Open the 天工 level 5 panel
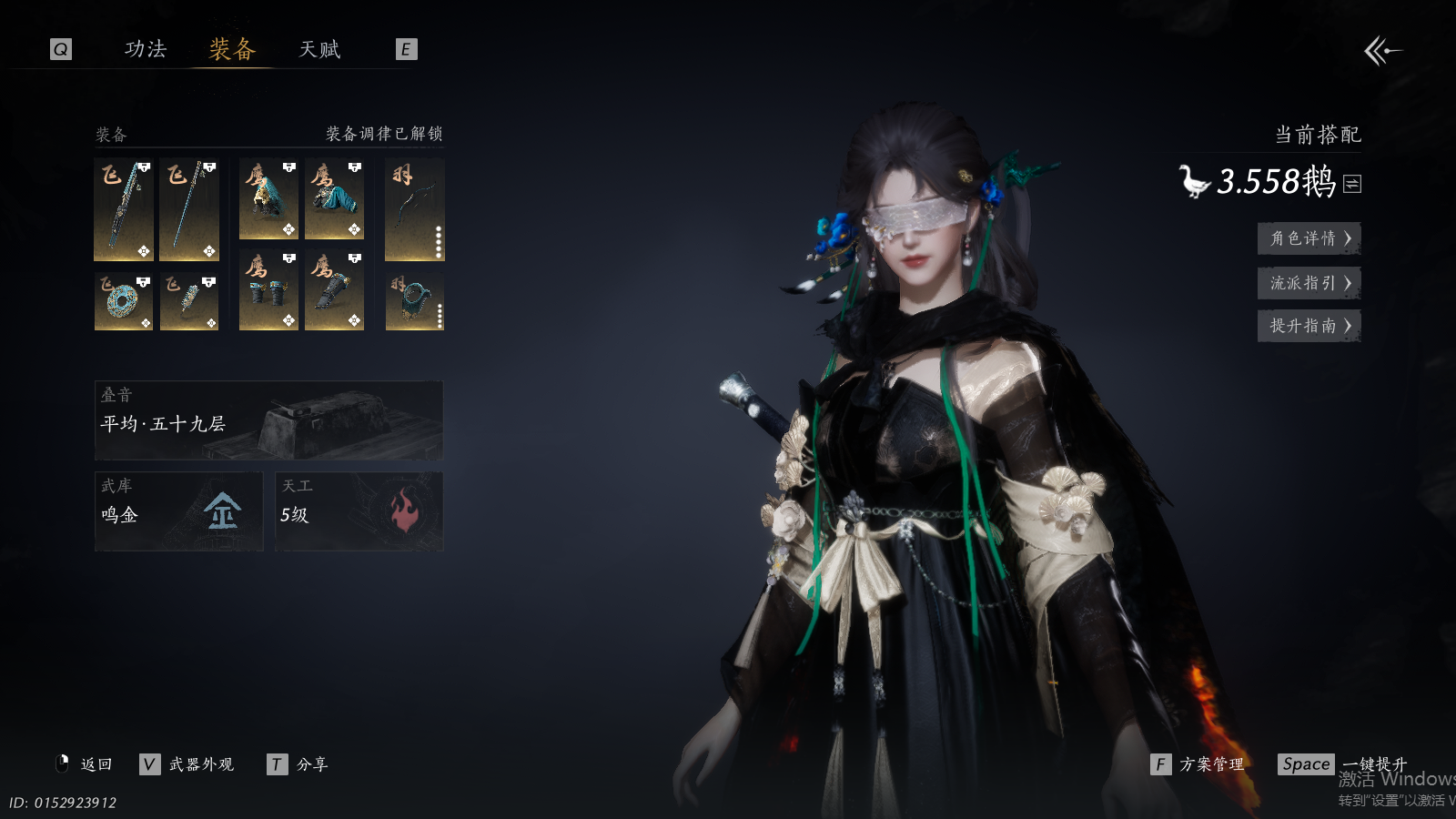The width and height of the screenshot is (1456, 819). [x=359, y=511]
